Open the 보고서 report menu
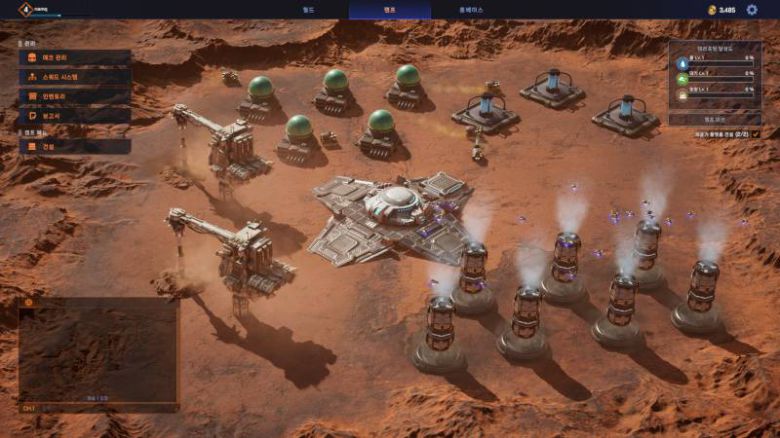 (x=74, y=115)
